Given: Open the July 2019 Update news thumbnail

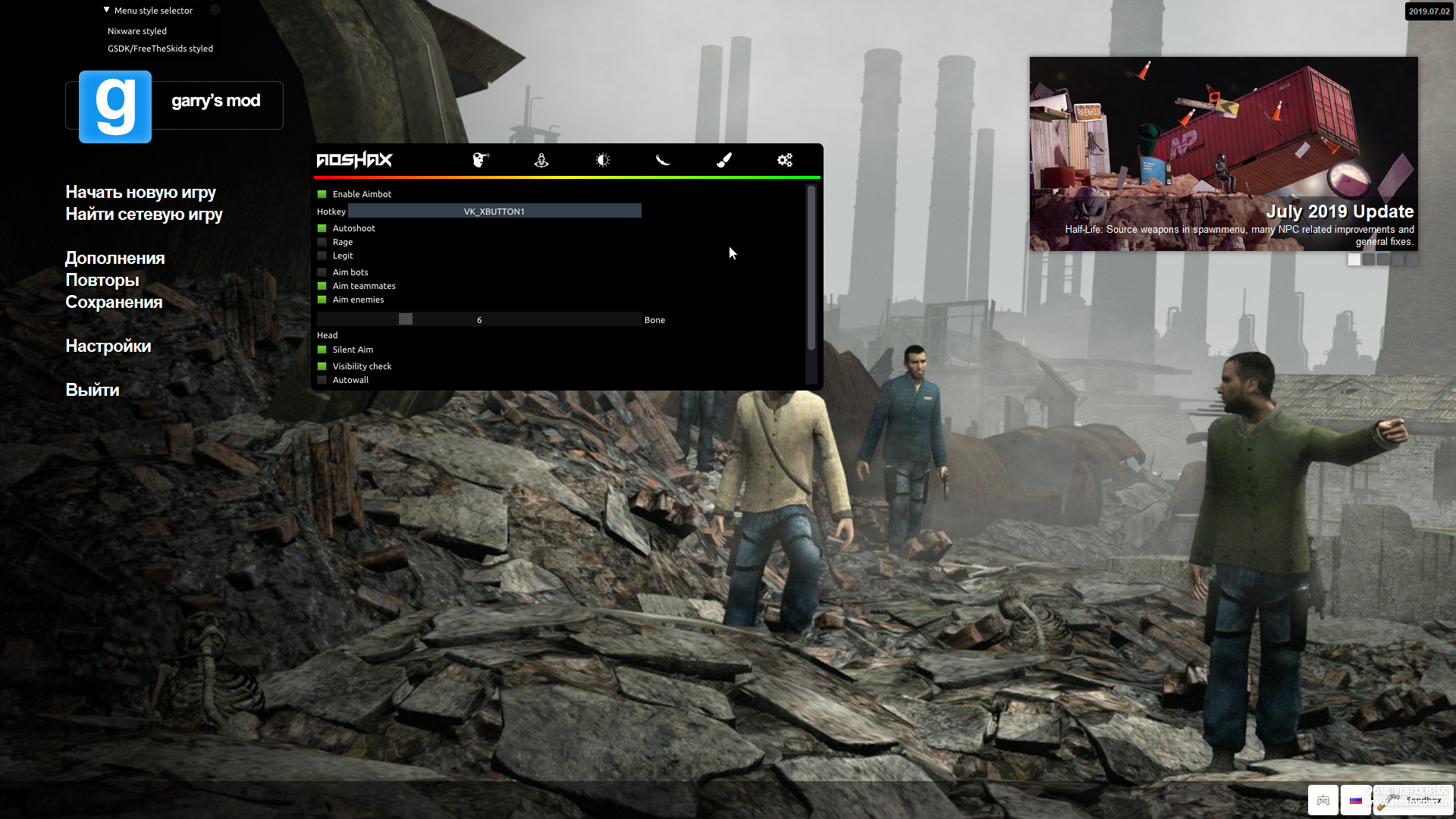Looking at the screenshot, I should pos(1223,154).
